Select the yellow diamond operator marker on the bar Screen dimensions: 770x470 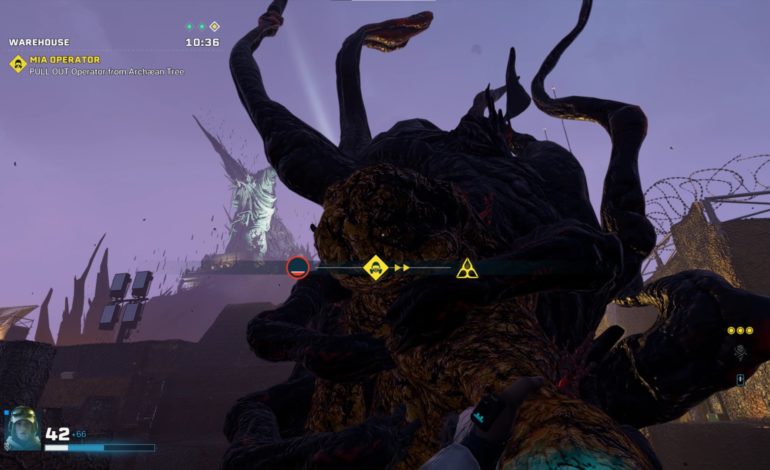(375, 267)
